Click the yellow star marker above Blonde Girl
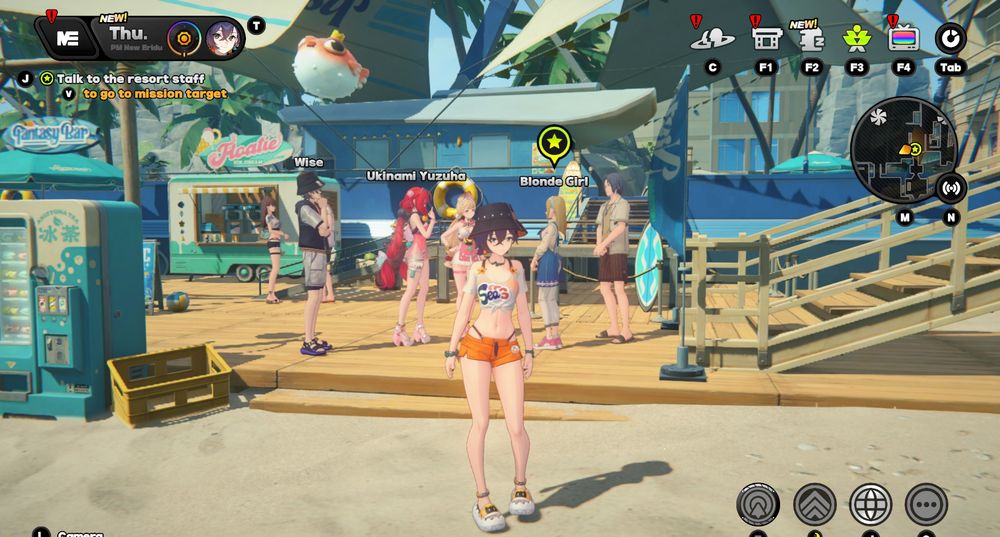Image resolution: width=1000 pixels, height=537 pixels. 553,144
